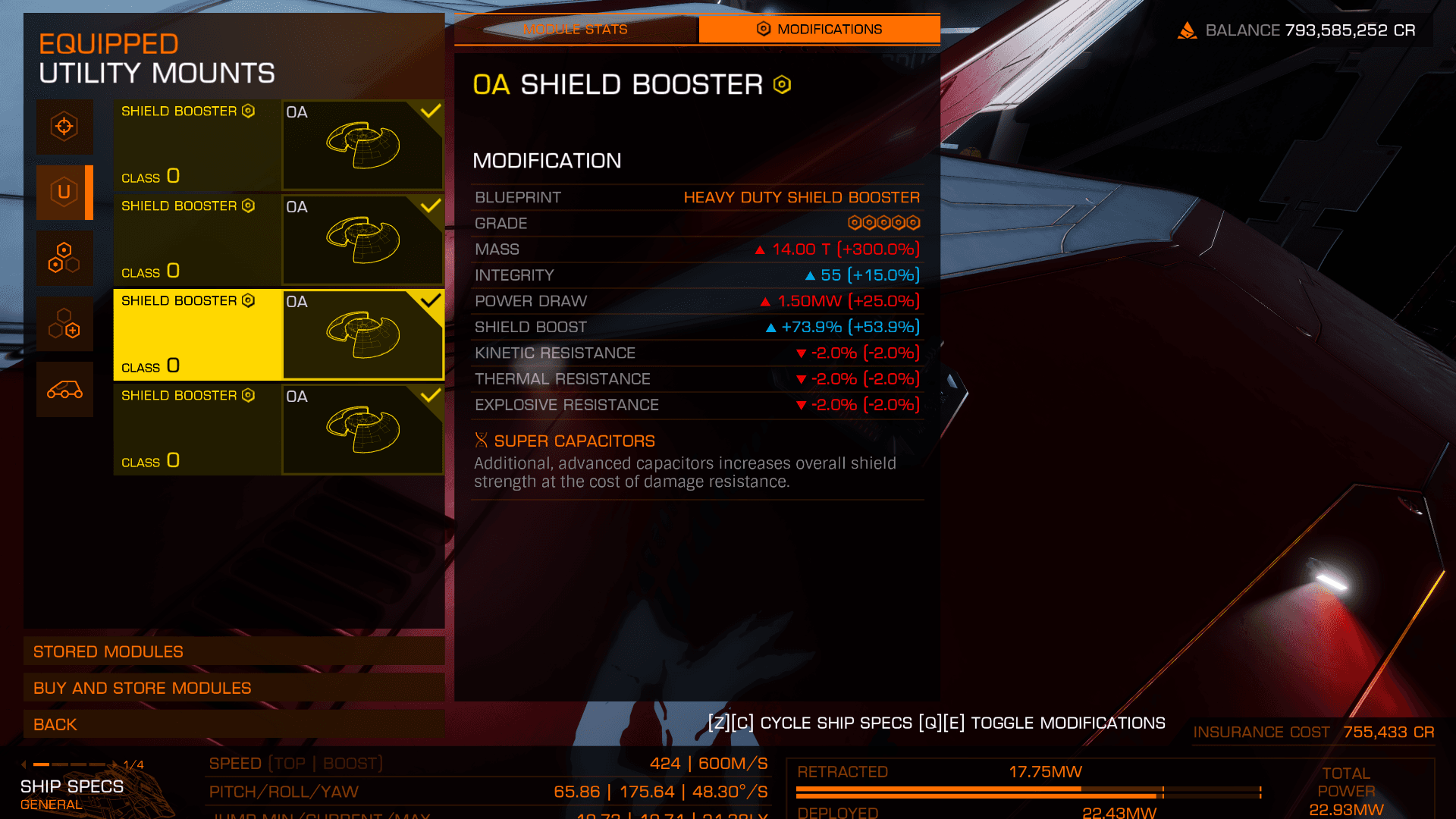Open the core internals hexagon icon
1456x819 pixels.
64,258
